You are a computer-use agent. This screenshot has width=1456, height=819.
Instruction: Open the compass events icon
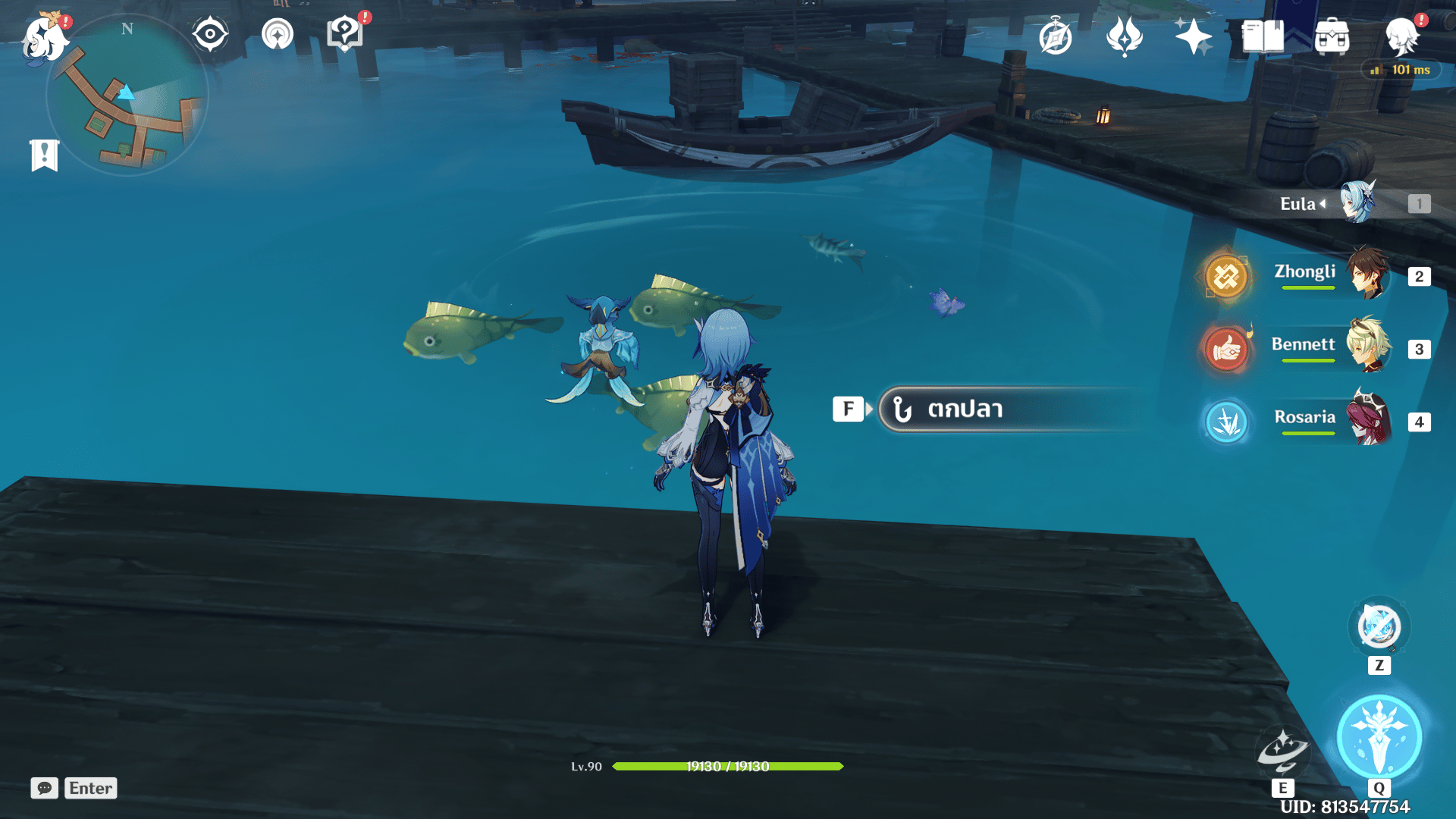click(1056, 36)
